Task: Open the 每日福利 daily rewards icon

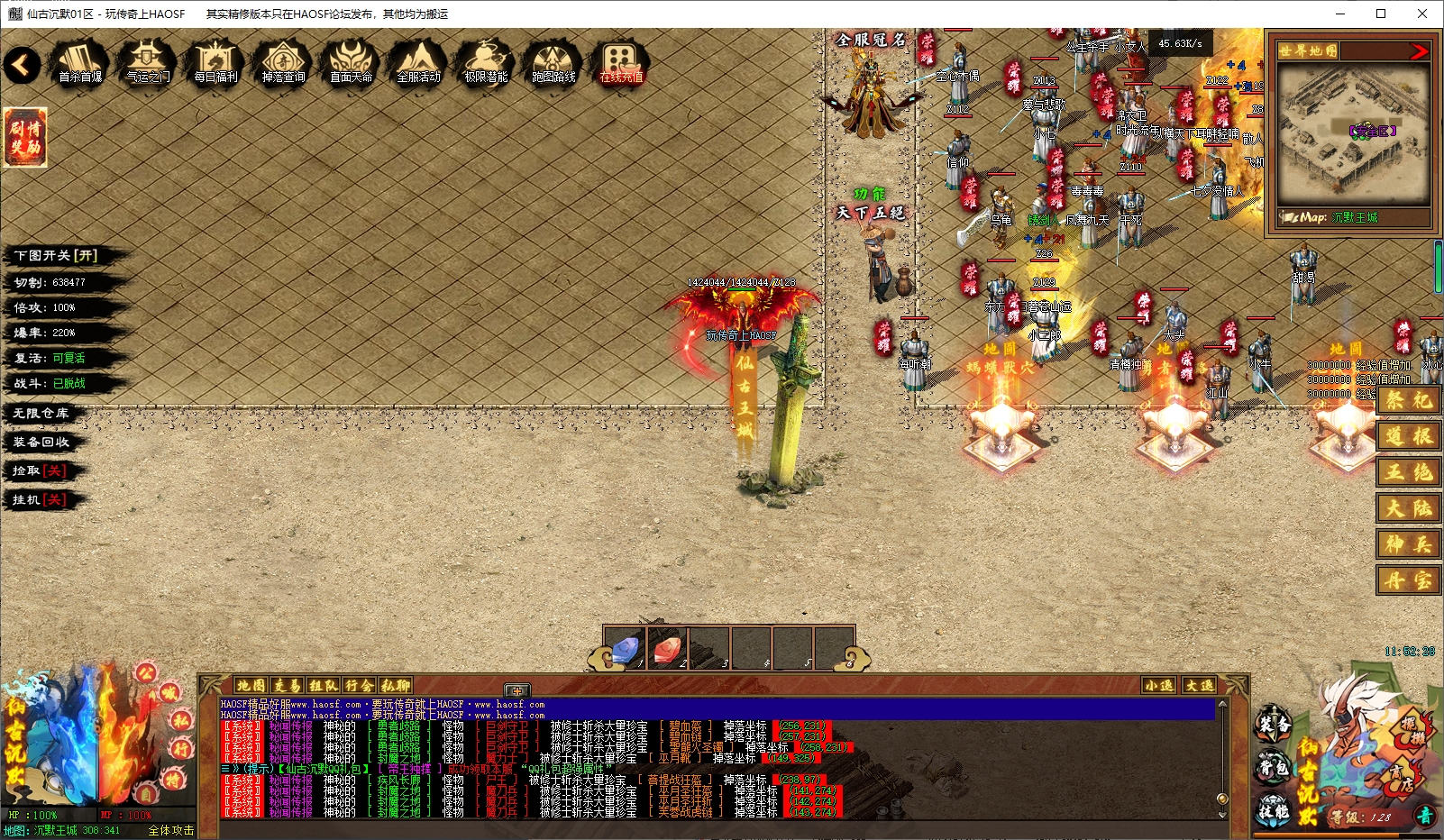Action: [x=215, y=62]
